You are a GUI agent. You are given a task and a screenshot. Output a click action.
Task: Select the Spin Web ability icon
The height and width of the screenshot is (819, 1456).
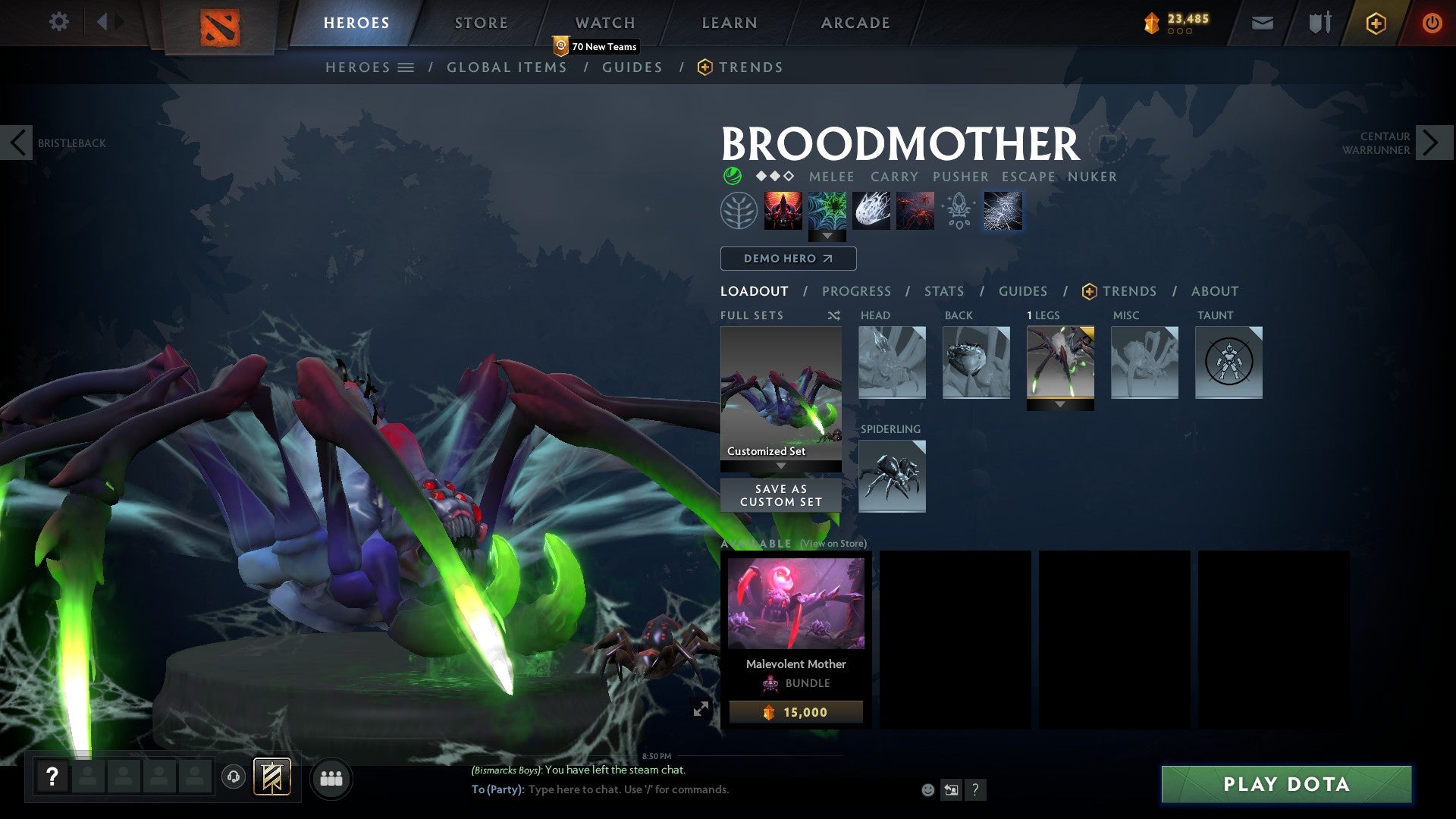827,211
